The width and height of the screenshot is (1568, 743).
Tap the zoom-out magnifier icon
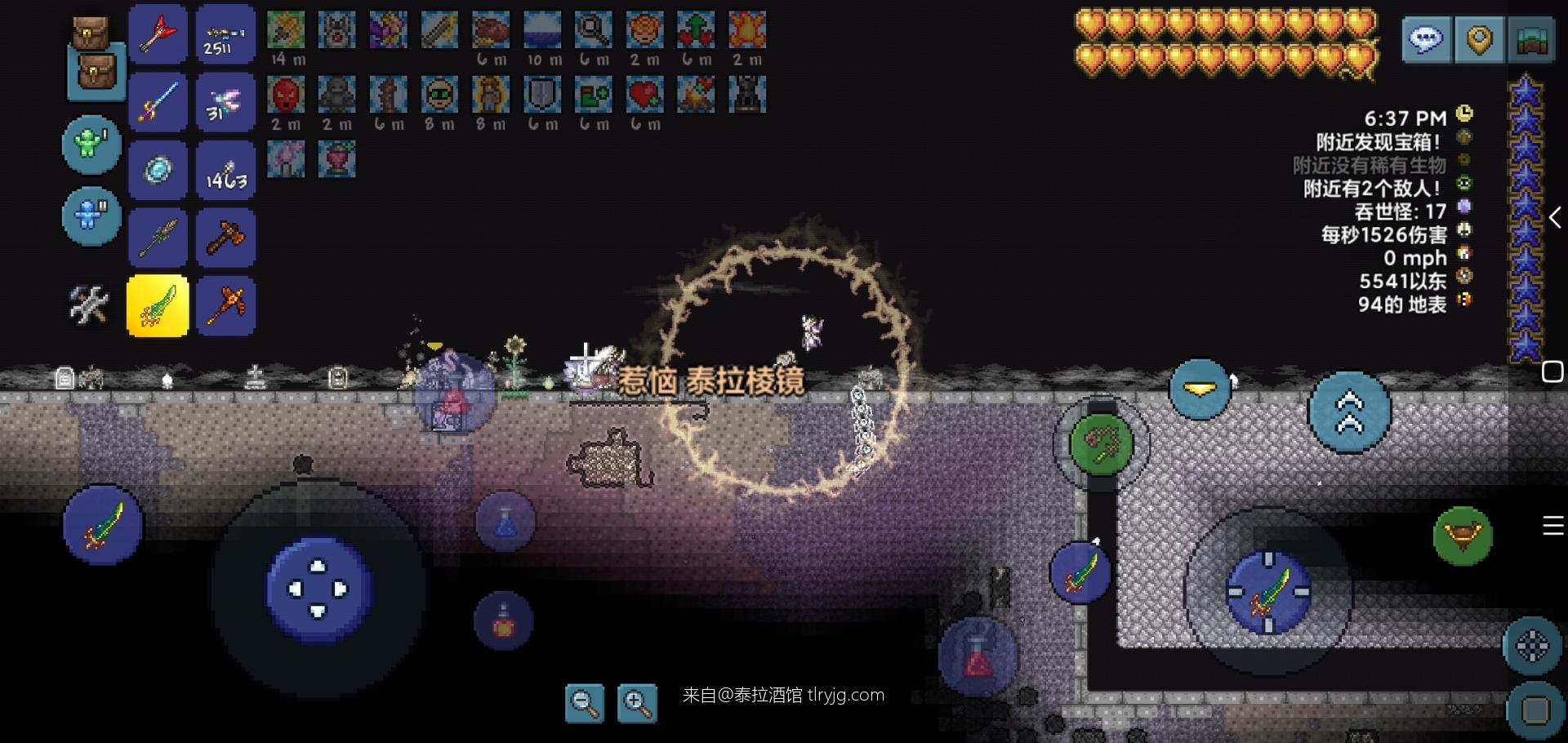(x=585, y=703)
